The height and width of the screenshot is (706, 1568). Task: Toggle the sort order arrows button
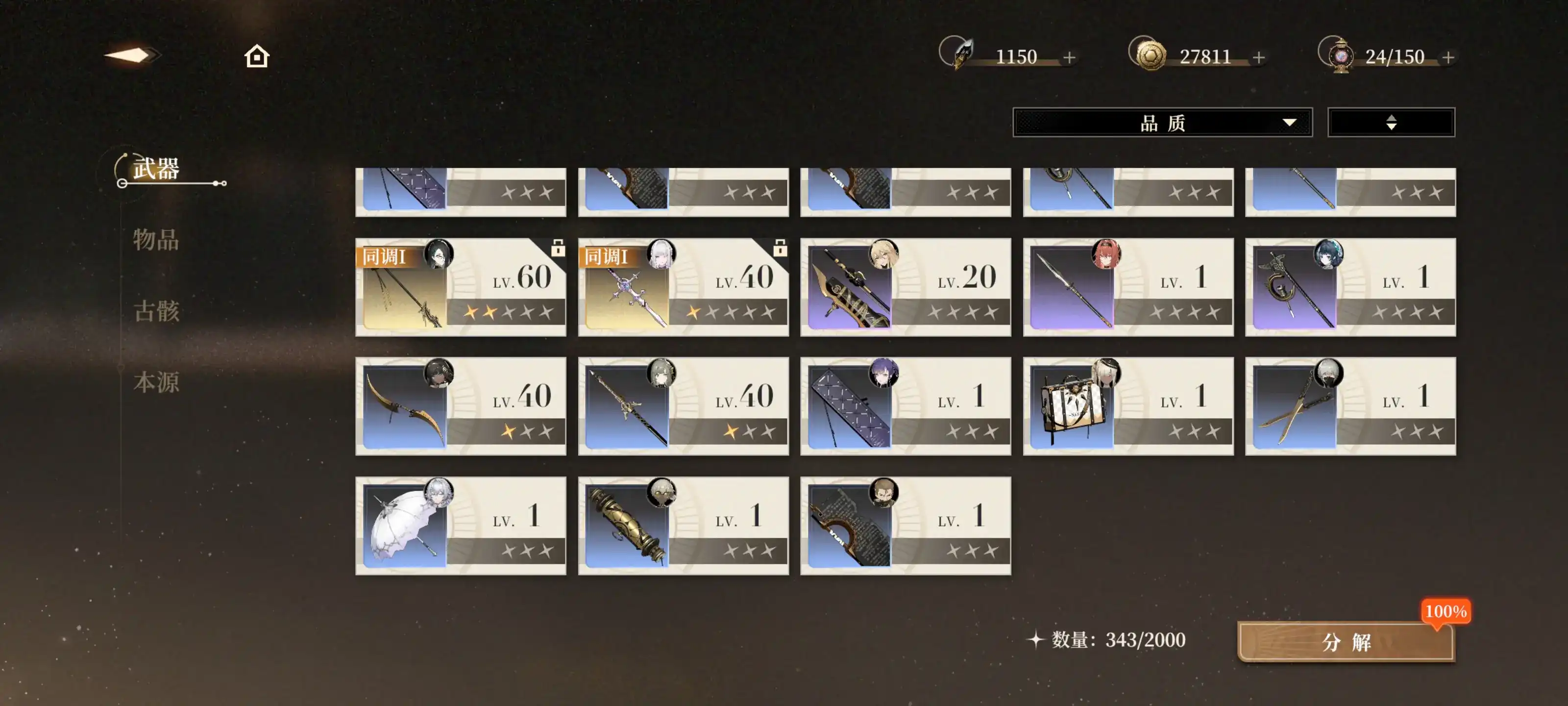1391,123
